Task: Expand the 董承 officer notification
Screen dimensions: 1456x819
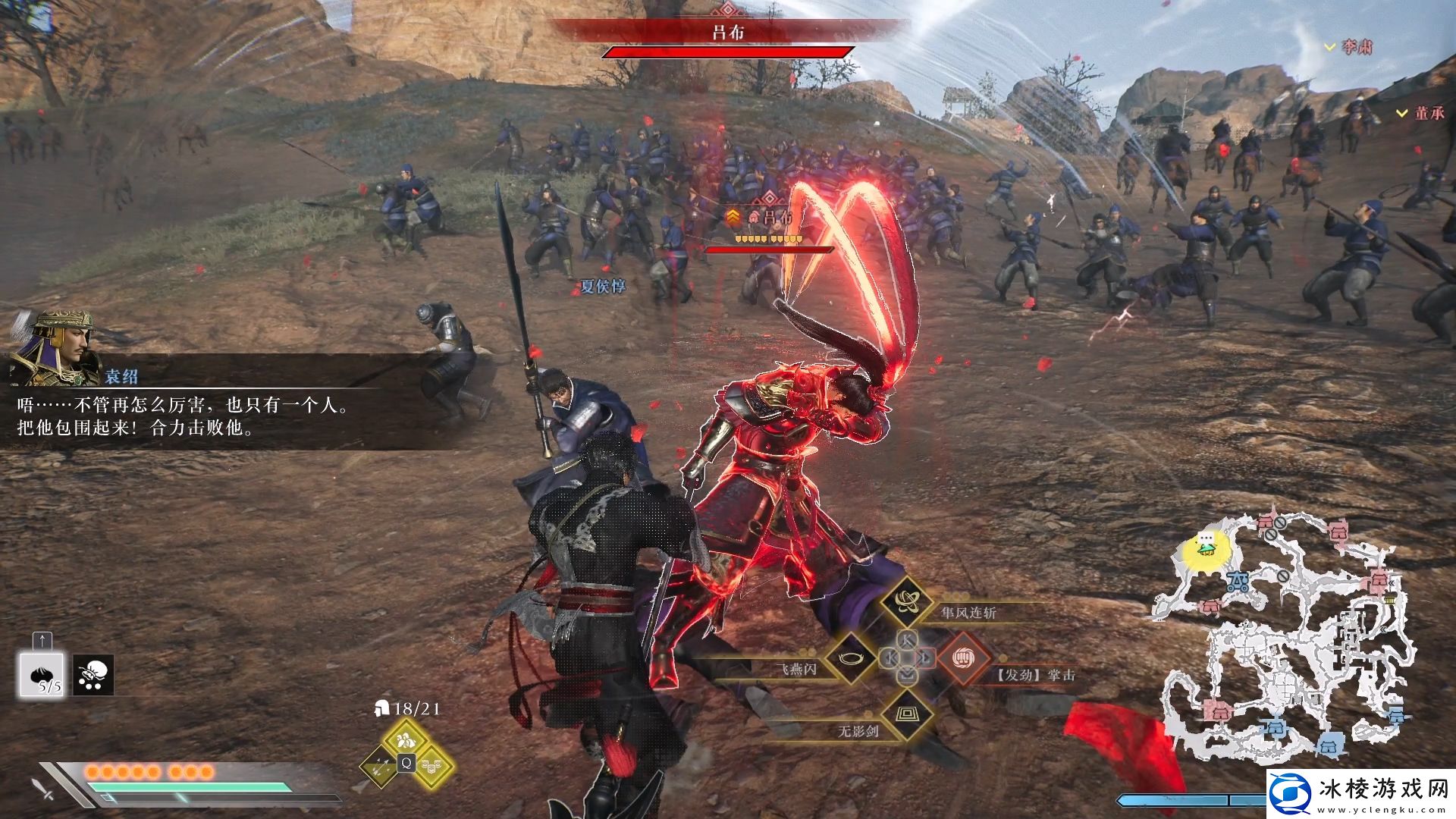Action: tap(1422, 113)
